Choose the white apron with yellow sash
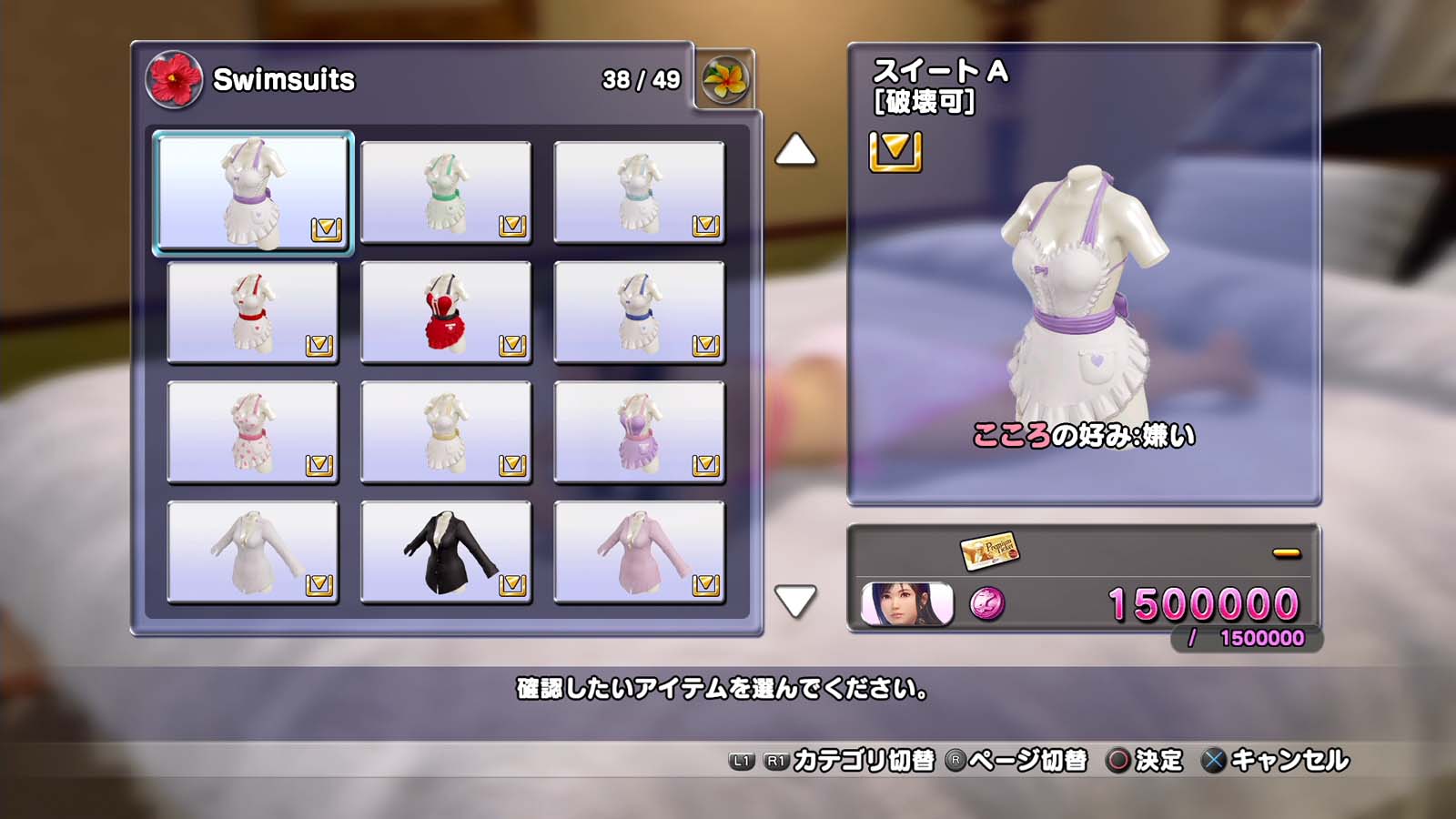The image size is (1456, 819). pyautogui.click(x=446, y=432)
